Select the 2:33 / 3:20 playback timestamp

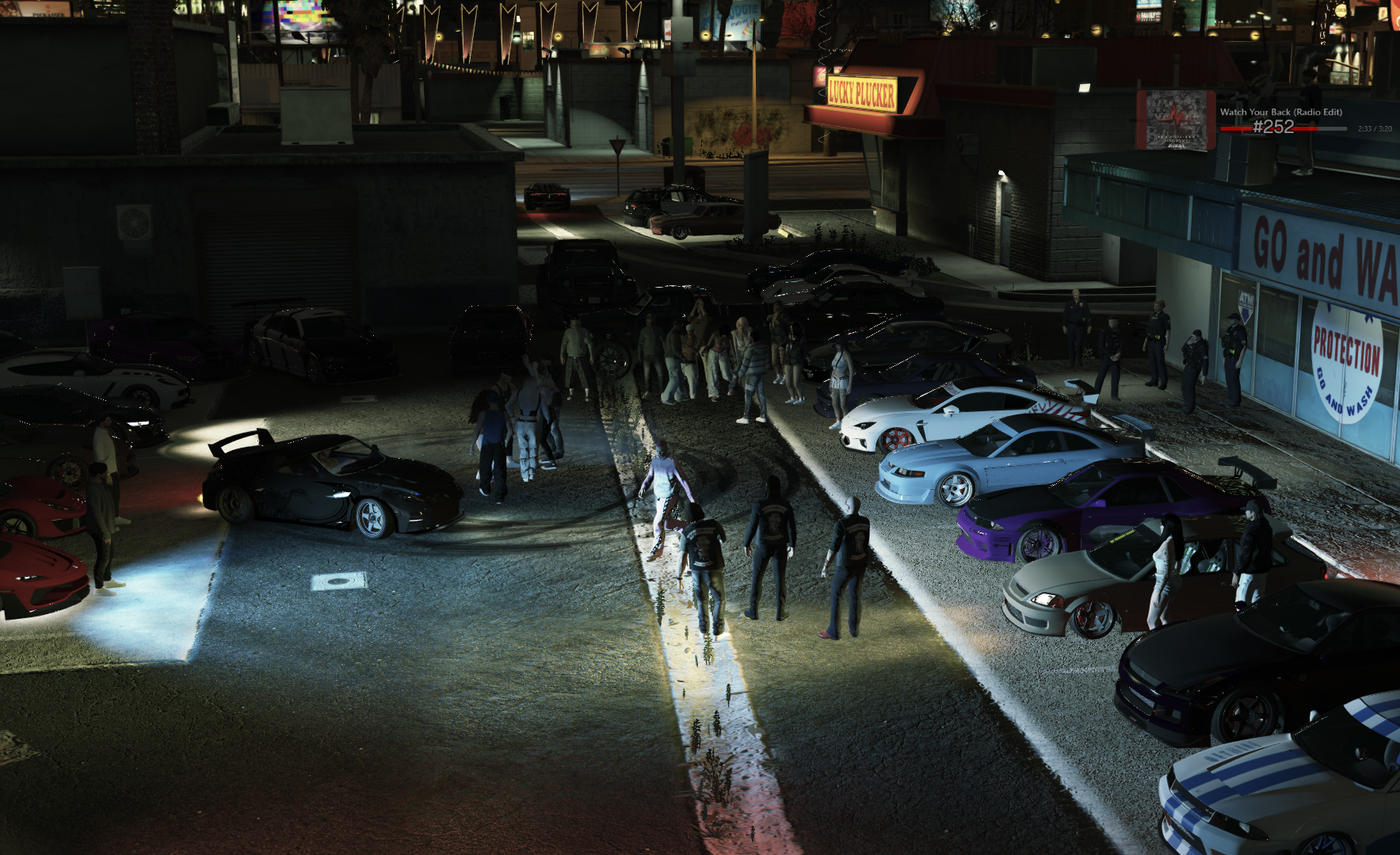(x=1374, y=128)
